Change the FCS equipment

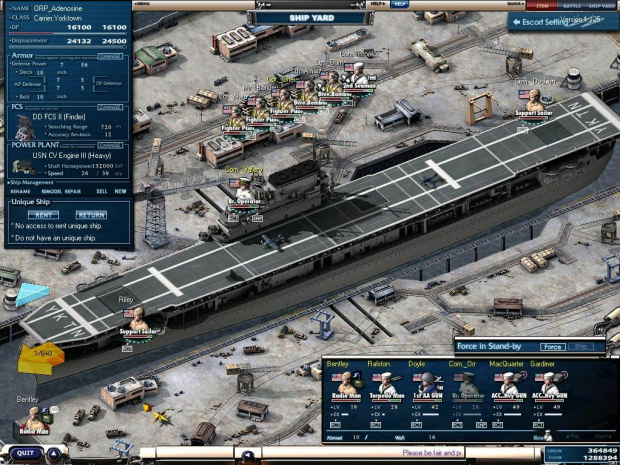coord(110,106)
